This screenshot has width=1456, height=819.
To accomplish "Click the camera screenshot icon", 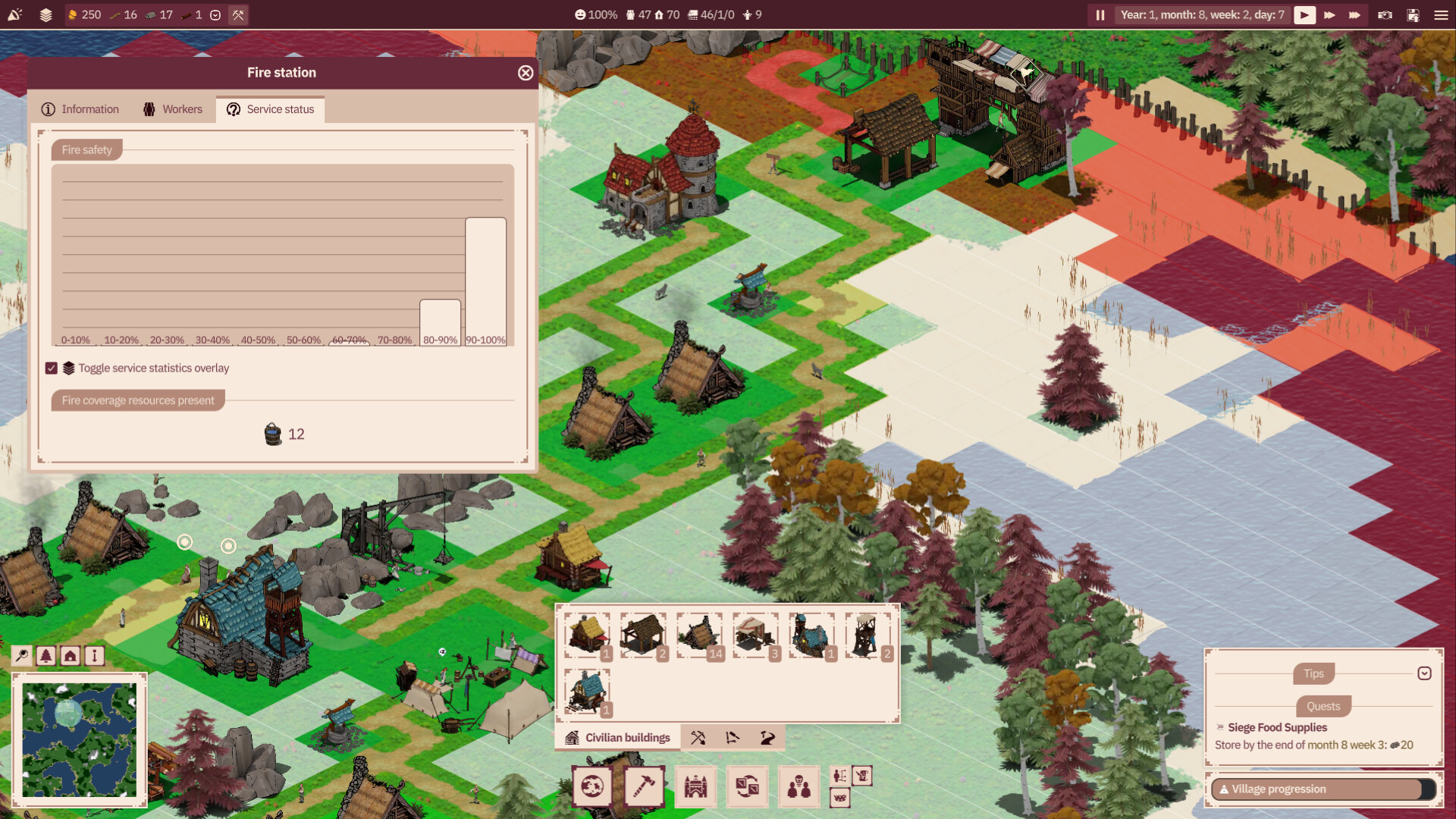I will pyautogui.click(x=1385, y=15).
